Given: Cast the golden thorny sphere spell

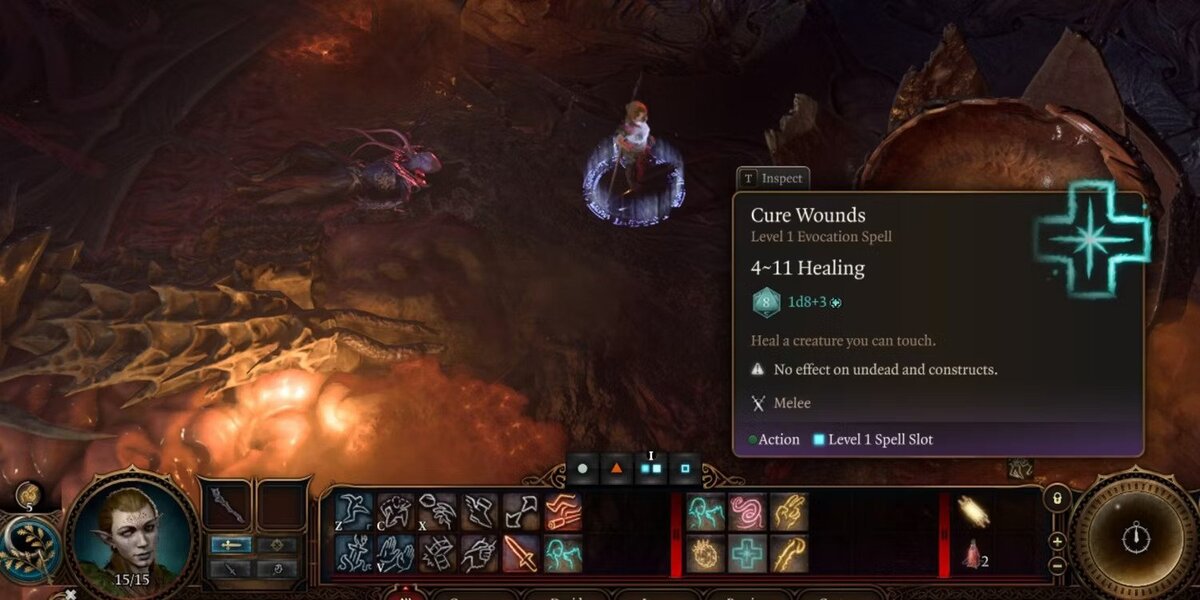Looking at the screenshot, I should point(705,553).
